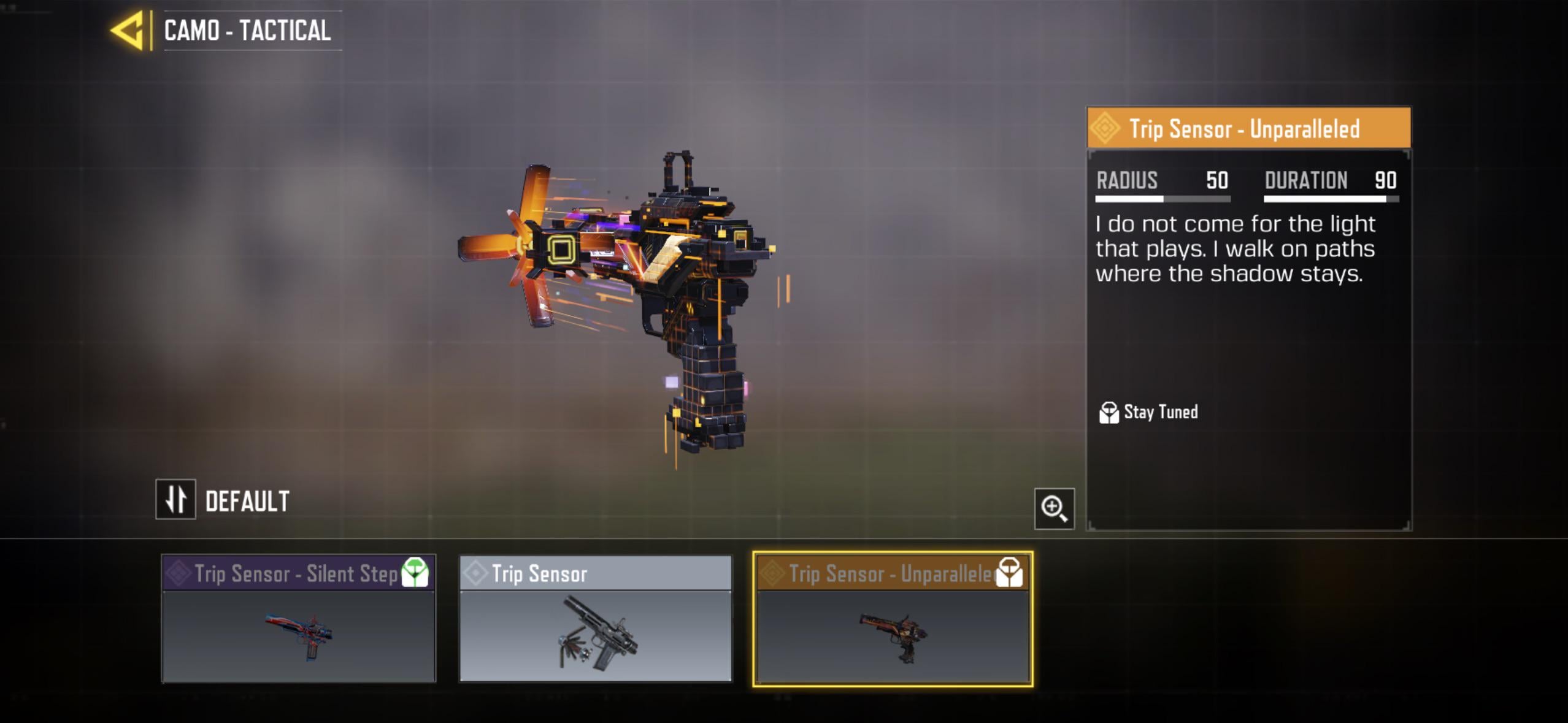Toggle the Default sort button
1568x723 pixels.
176,499
